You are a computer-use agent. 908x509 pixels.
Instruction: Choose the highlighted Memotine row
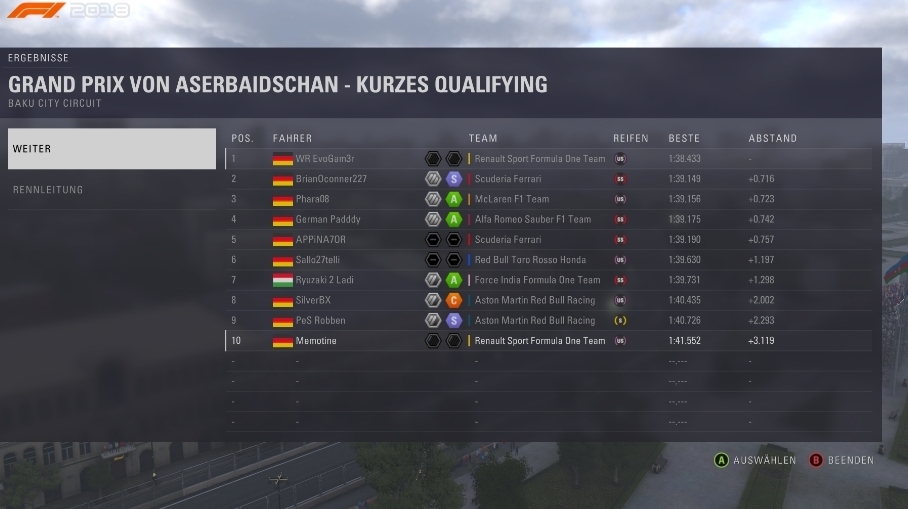coord(548,341)
